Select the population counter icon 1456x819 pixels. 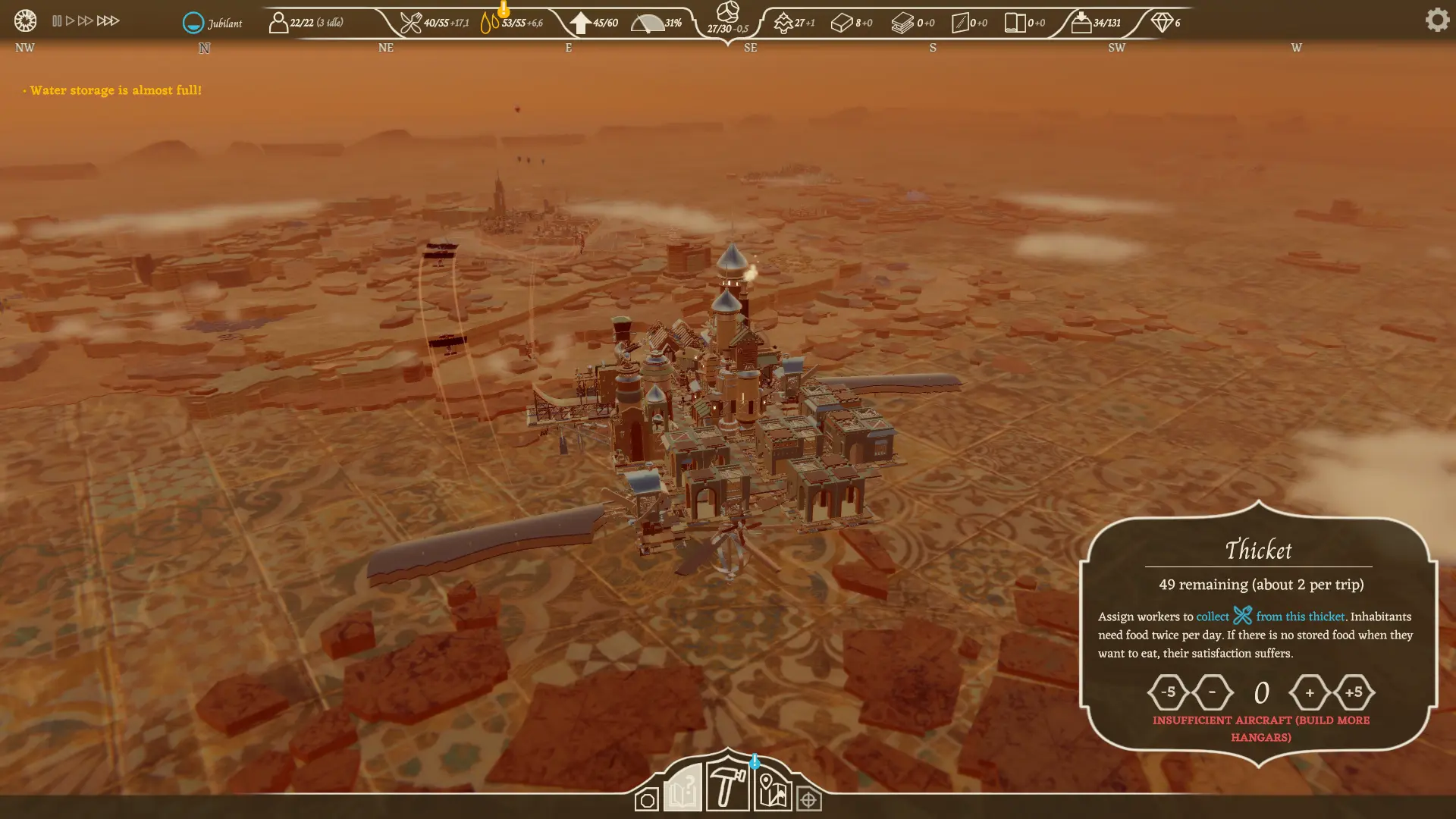tap(278, 23)
